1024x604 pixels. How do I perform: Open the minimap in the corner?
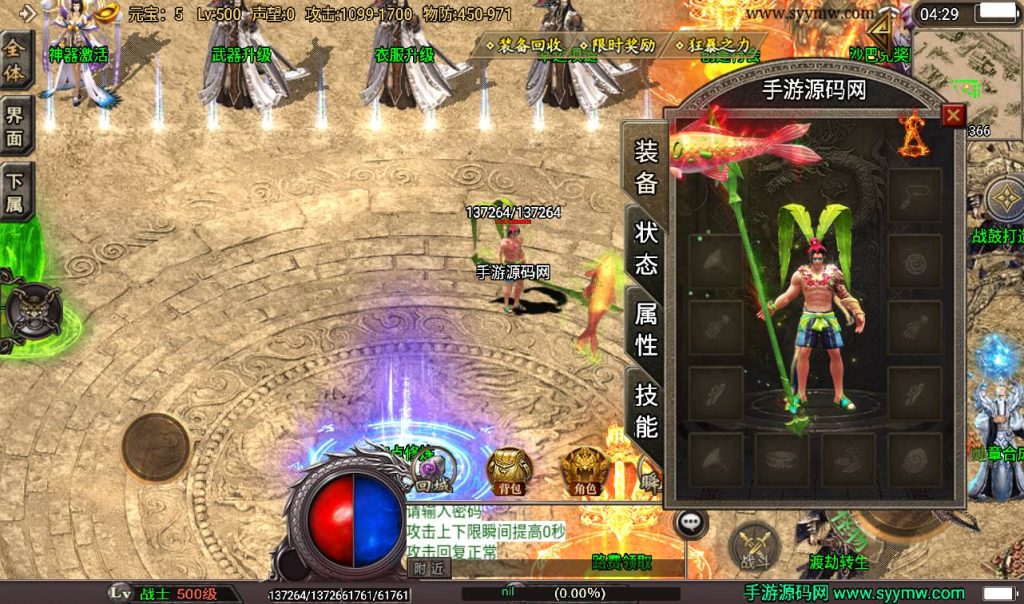(967, 72)
